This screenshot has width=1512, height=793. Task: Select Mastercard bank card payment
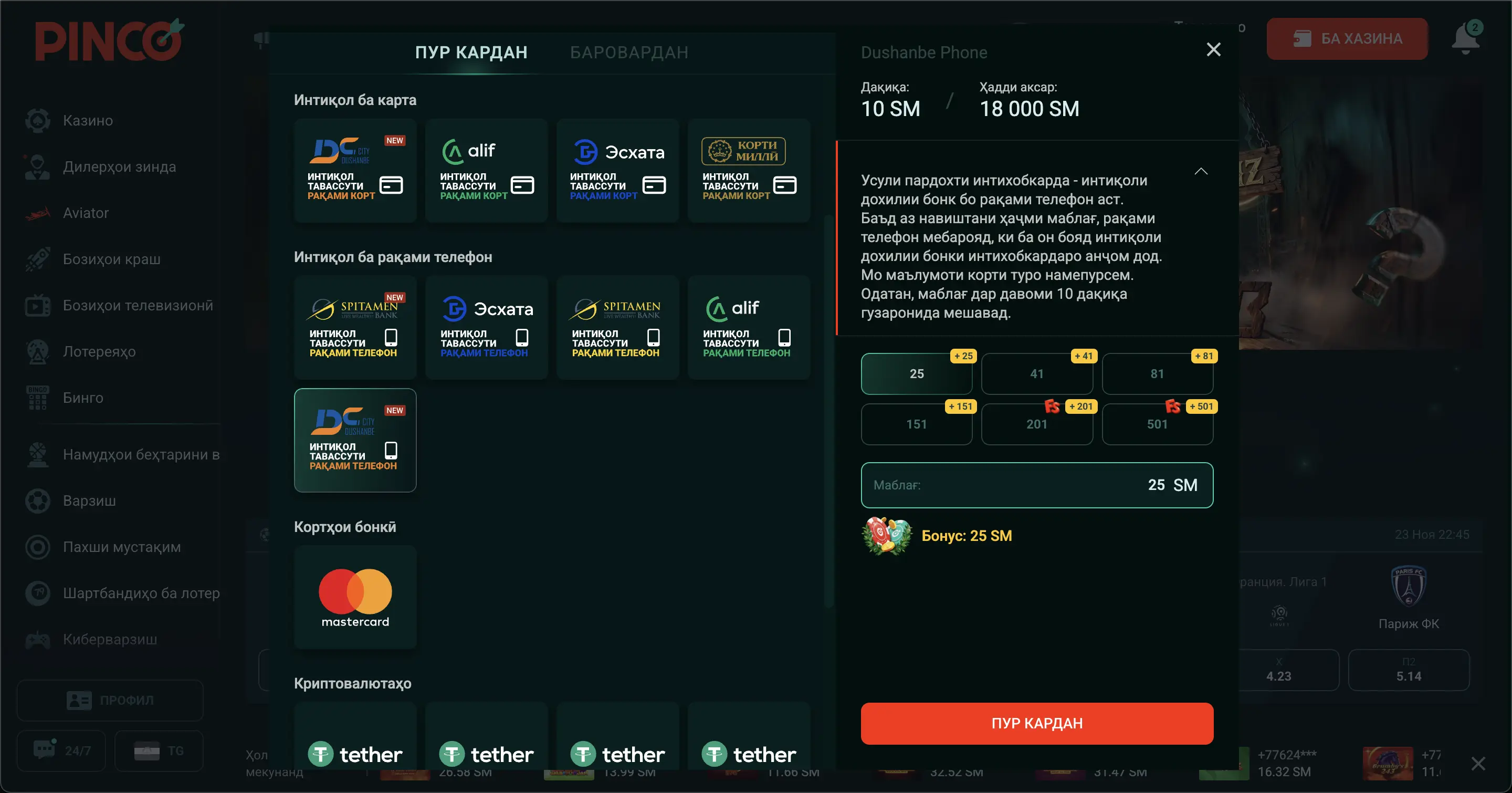(354, 597)
